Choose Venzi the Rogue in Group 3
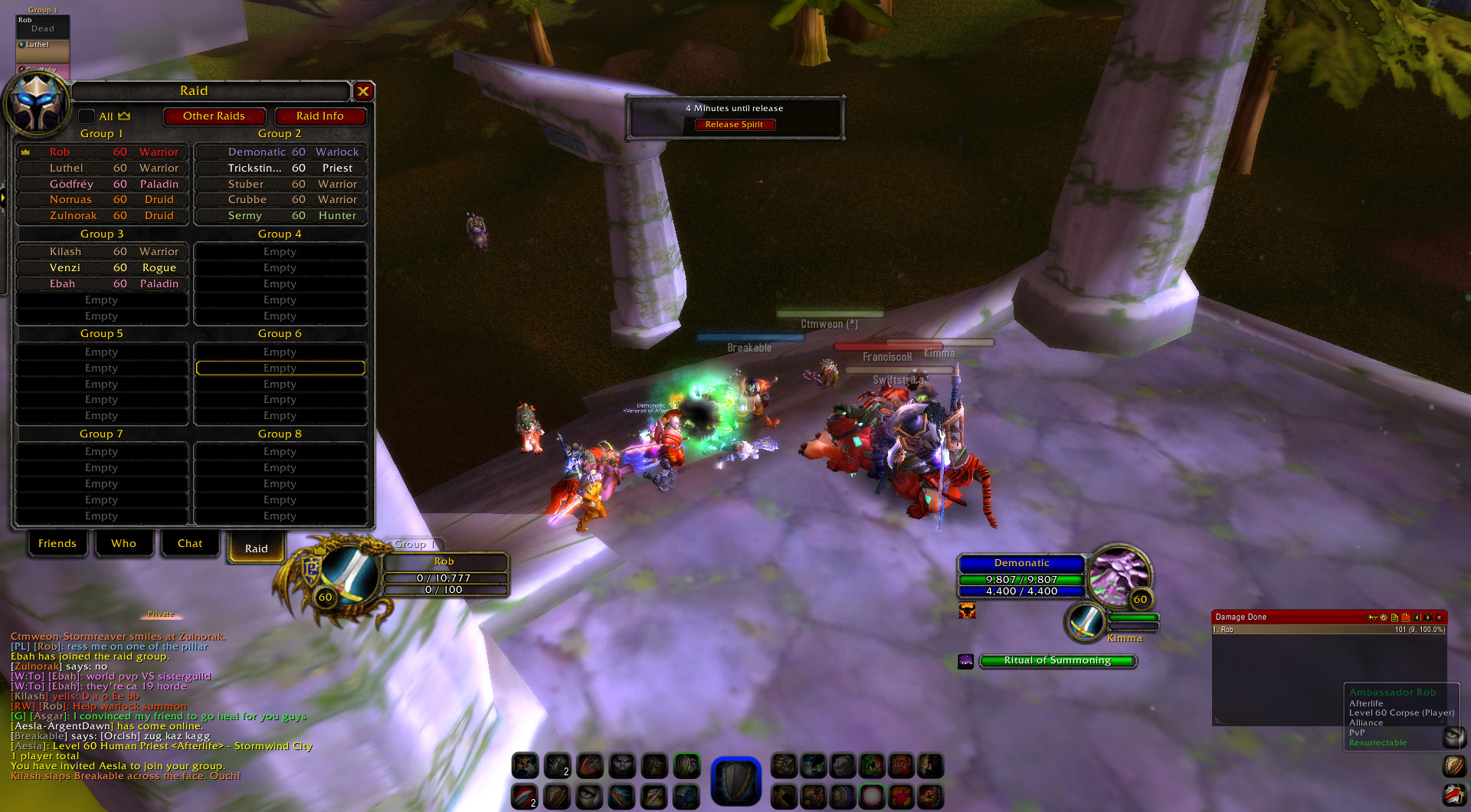 tap(102, 268)
